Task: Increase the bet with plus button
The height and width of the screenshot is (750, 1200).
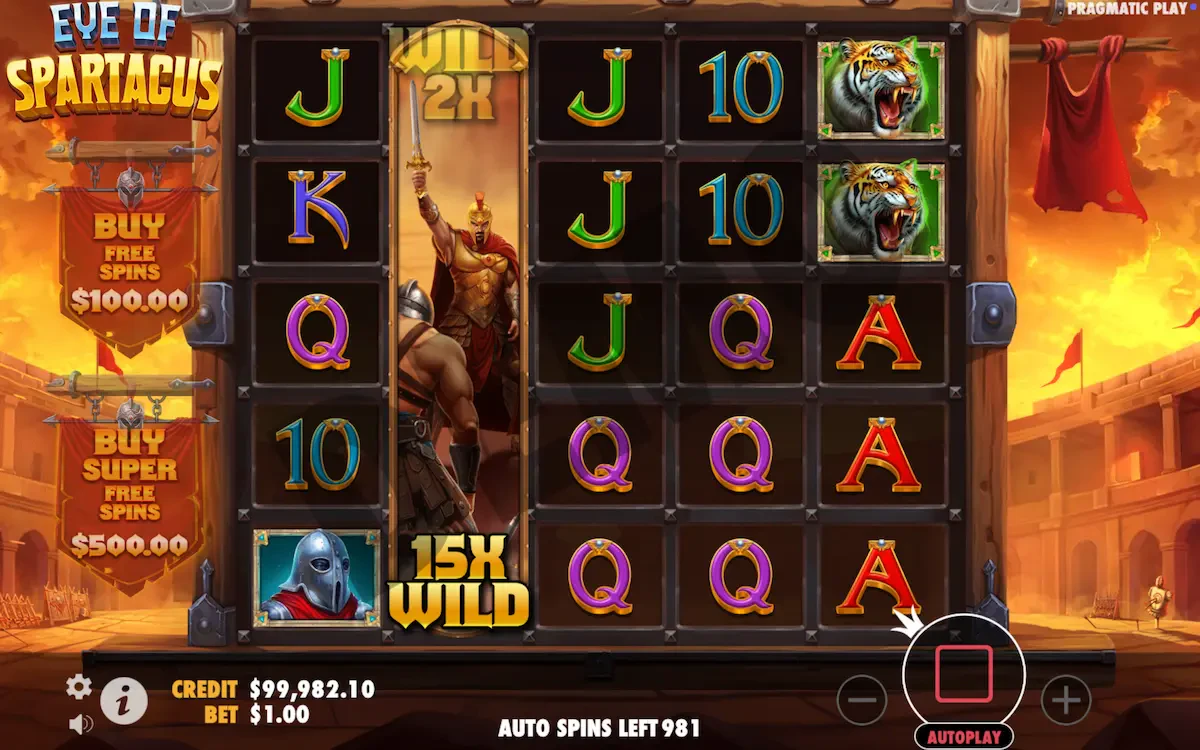Action: pyautogui.click(x=1065, y=701)
